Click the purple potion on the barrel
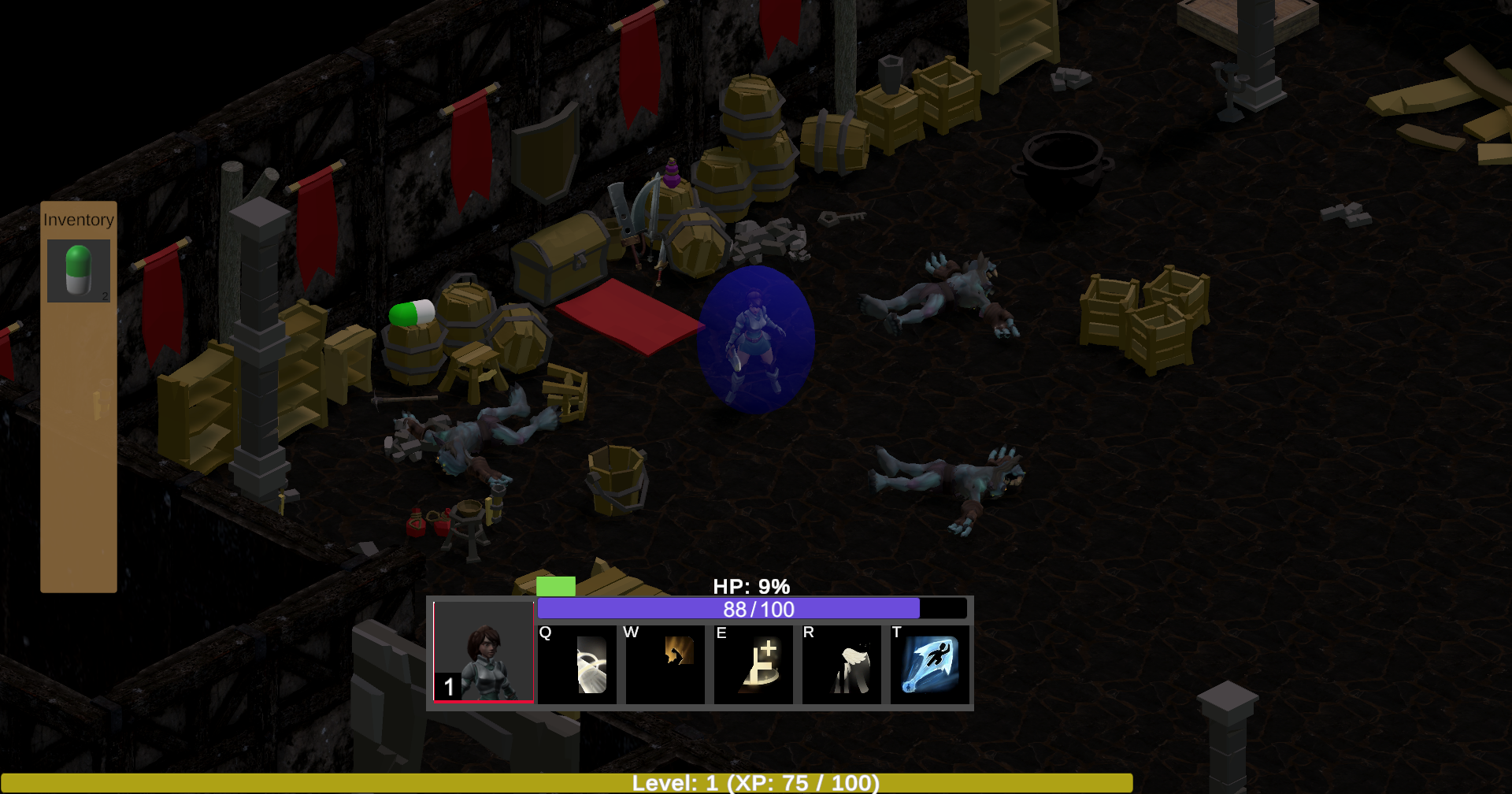 671,172
